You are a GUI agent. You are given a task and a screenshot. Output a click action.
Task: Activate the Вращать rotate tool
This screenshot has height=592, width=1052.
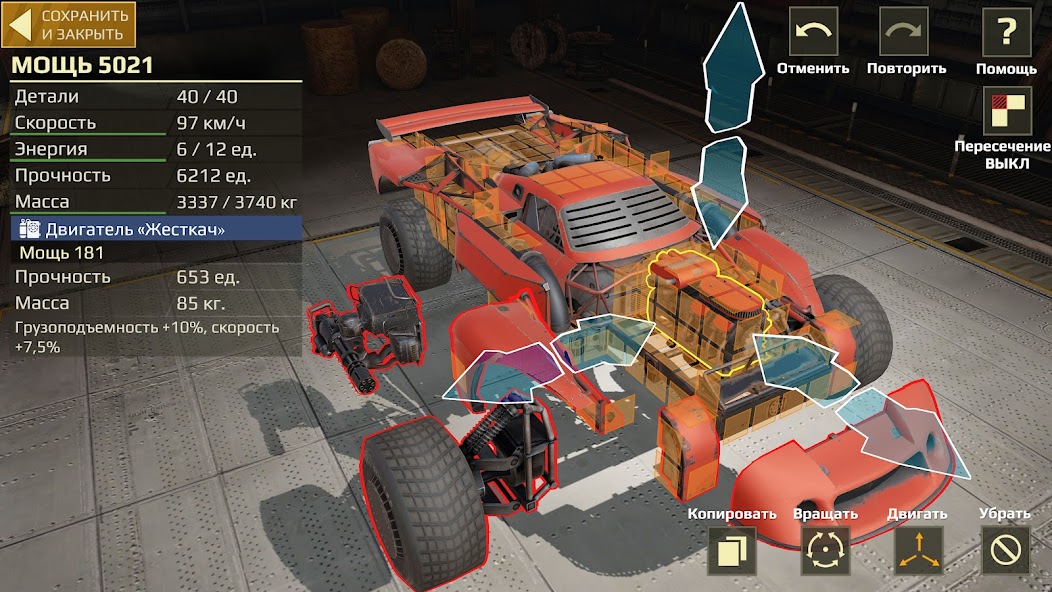pos(825,550)
